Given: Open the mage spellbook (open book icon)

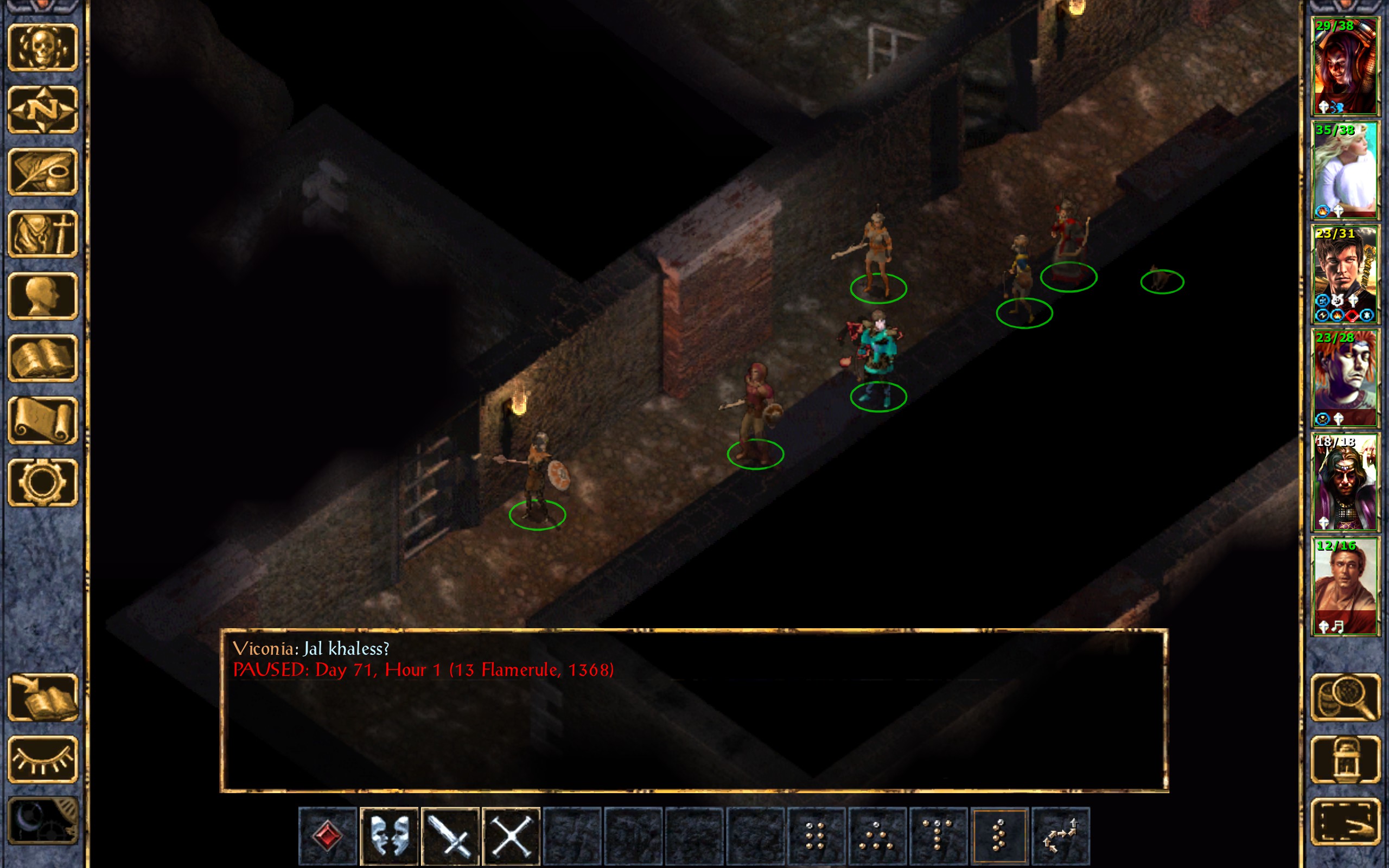Looking at the screenshot, I should point(43,358).
